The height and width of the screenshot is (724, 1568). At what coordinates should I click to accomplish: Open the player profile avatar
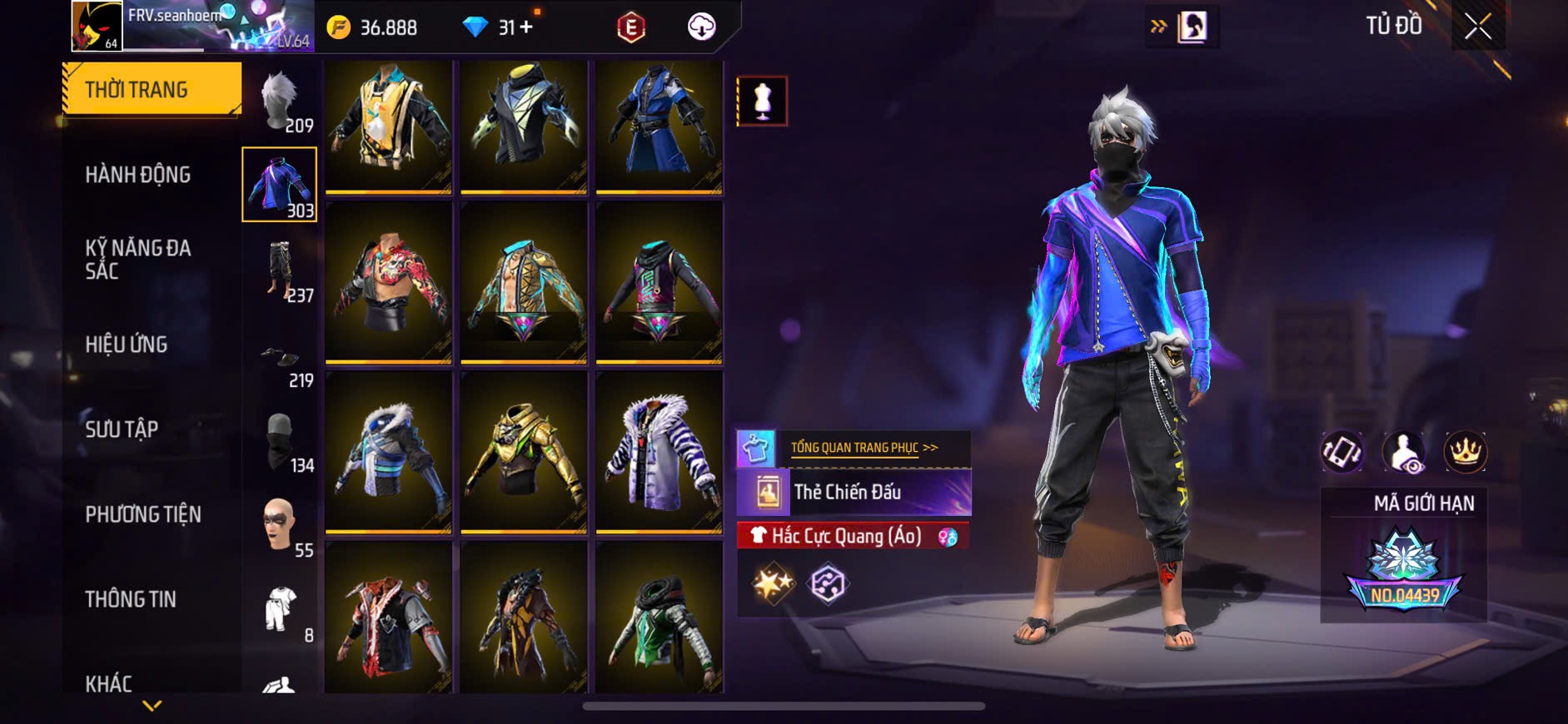tap(97, 27)
